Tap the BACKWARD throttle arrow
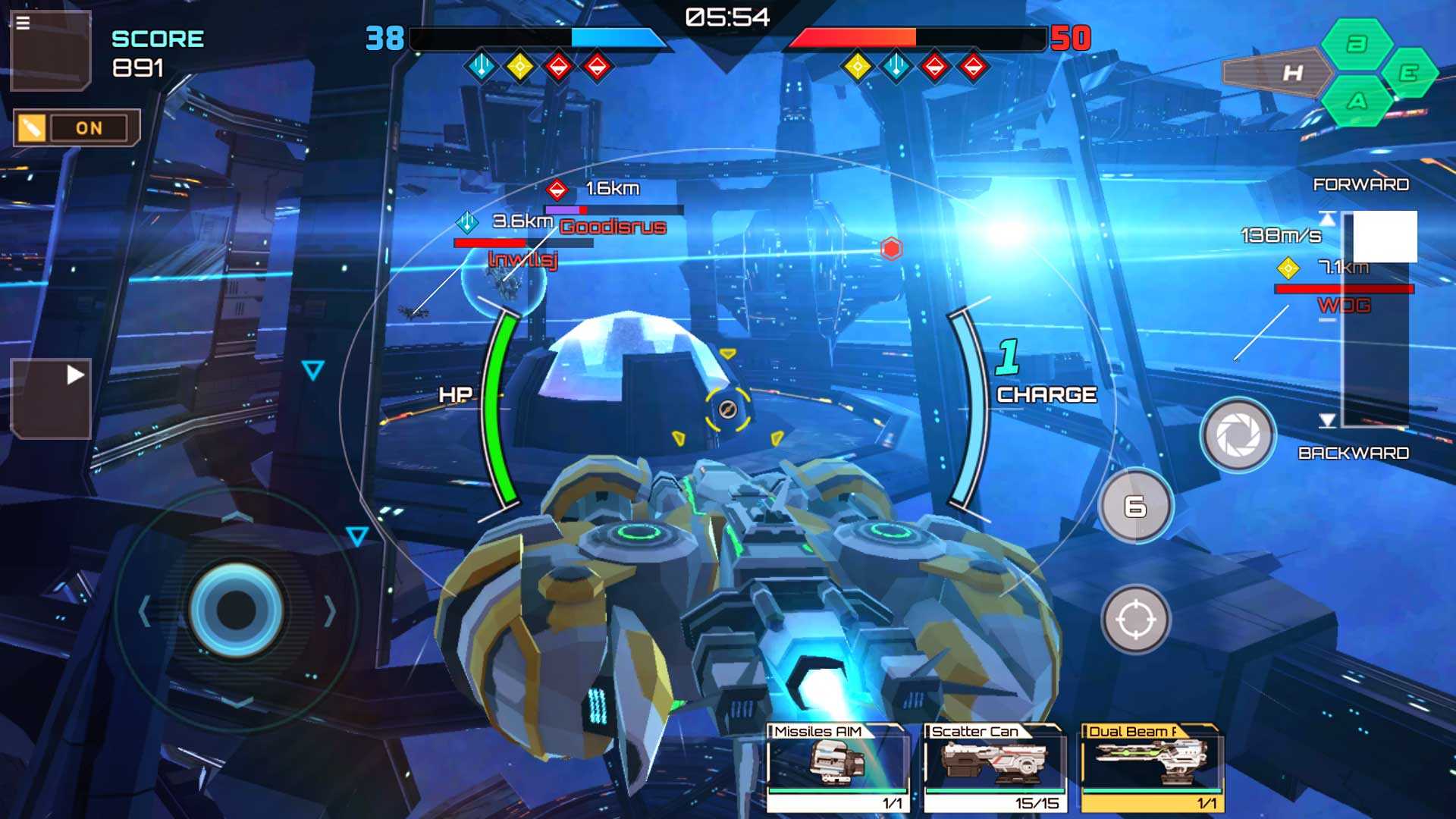1456x819 pixels. click(x=1327, y=421)
